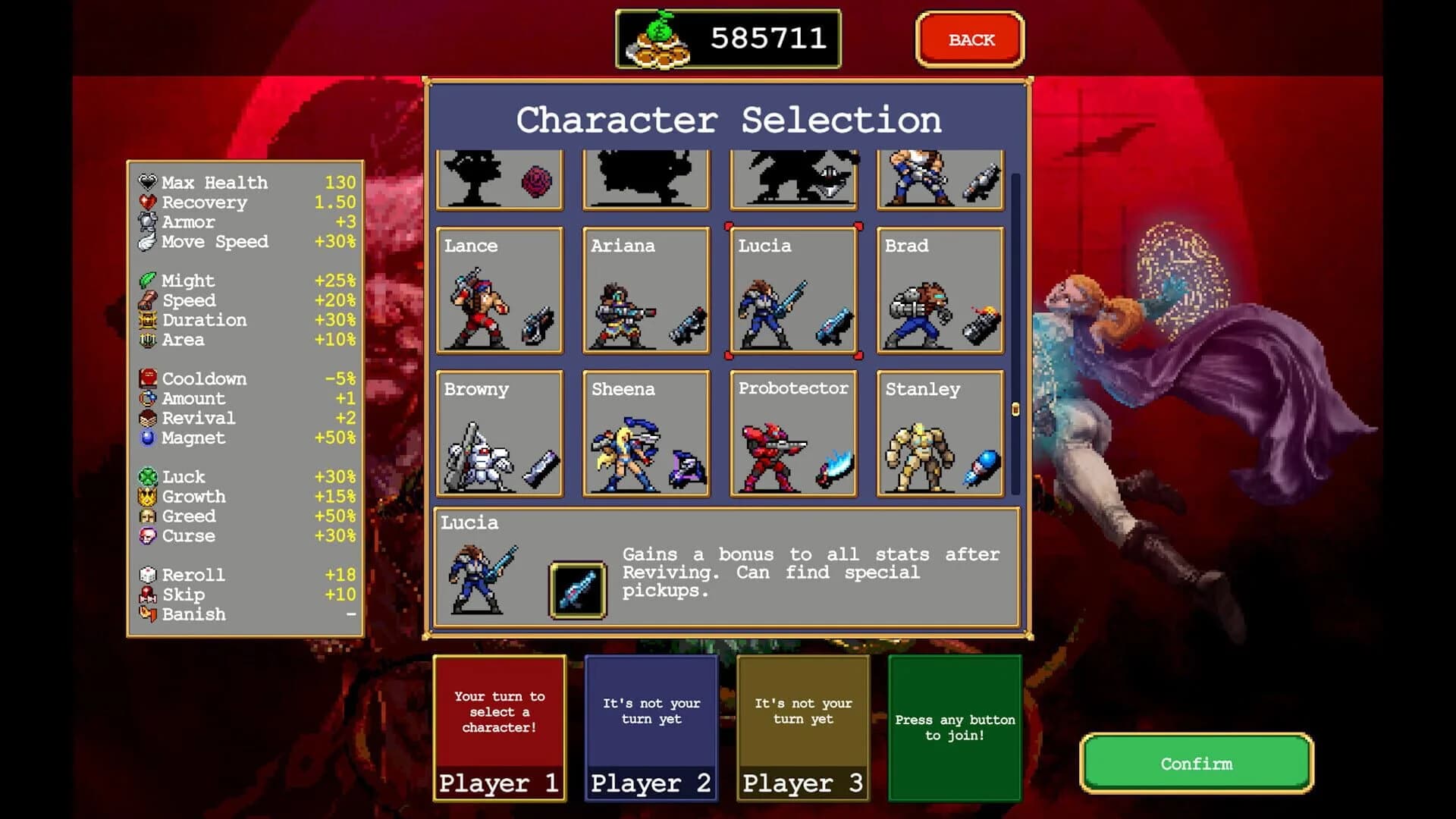The width and height of the screenshot is (1456, 819).
Task: Click the Reroll dice icon
Action: pyautogui.click(x=149, y=574)
